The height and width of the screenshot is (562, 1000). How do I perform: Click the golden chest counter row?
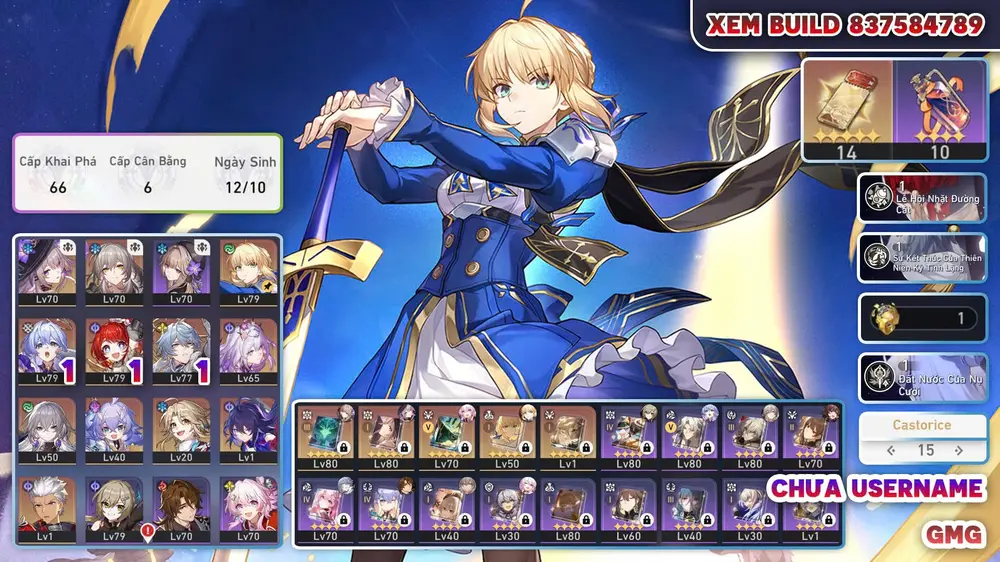922,318
